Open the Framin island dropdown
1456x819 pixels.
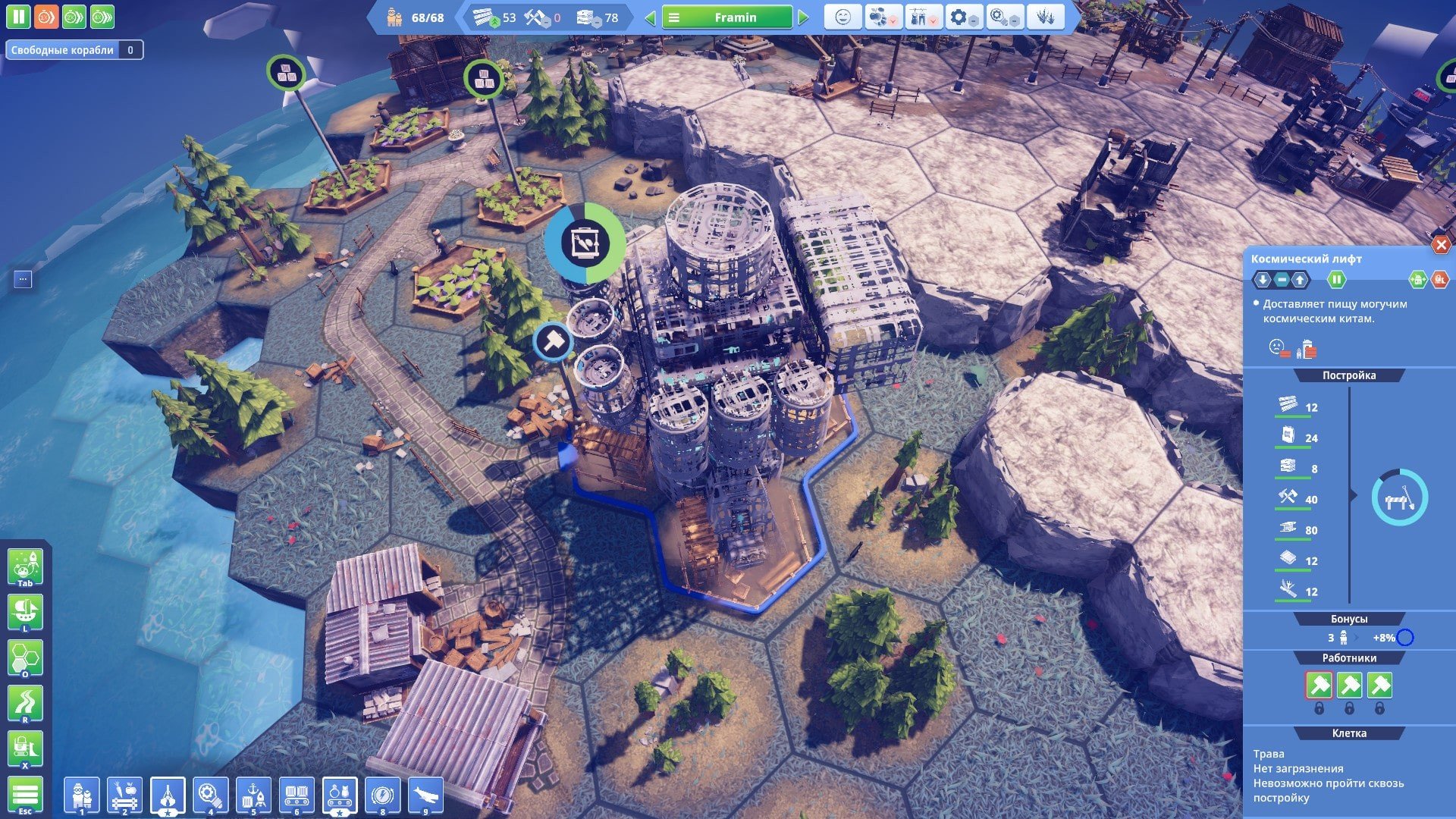point(726,17)
